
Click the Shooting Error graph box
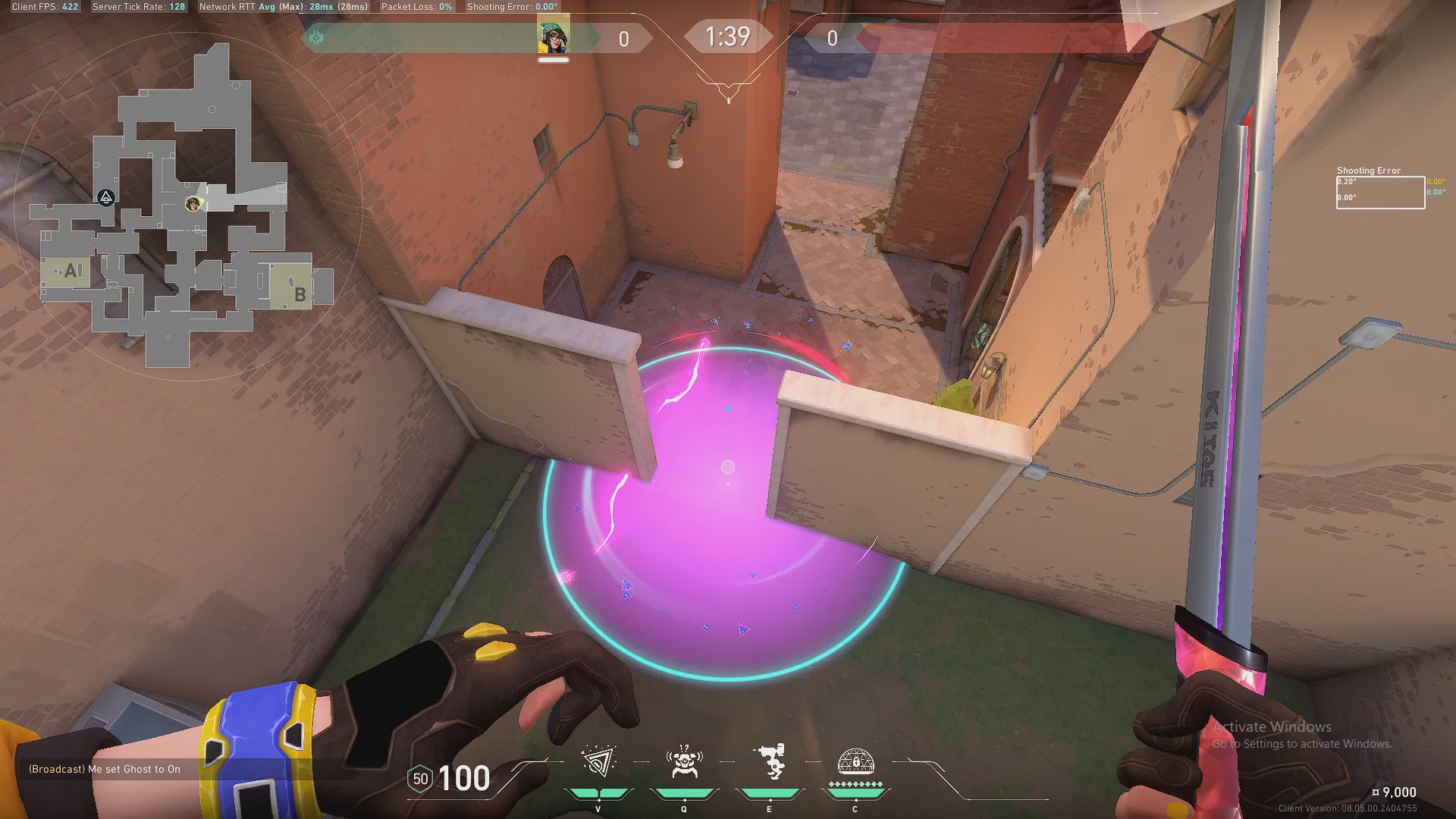tap(1380, 193)
